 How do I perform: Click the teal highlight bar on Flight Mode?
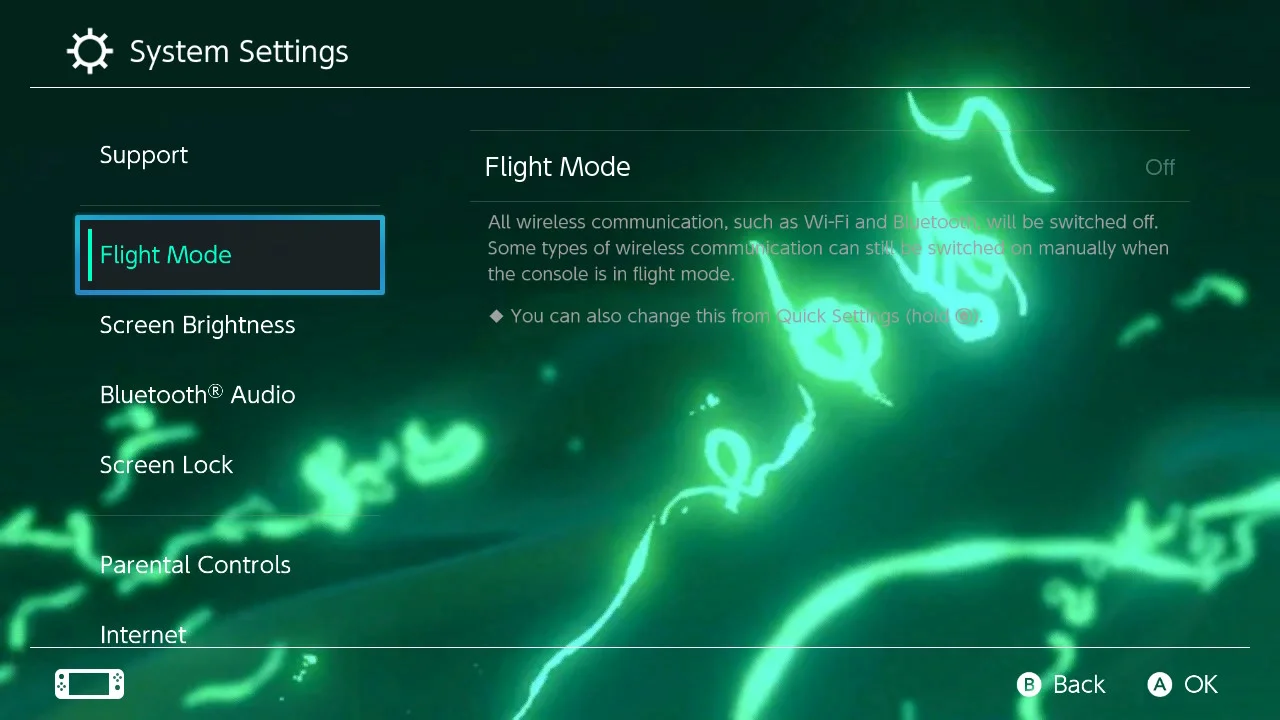[92, 255]
